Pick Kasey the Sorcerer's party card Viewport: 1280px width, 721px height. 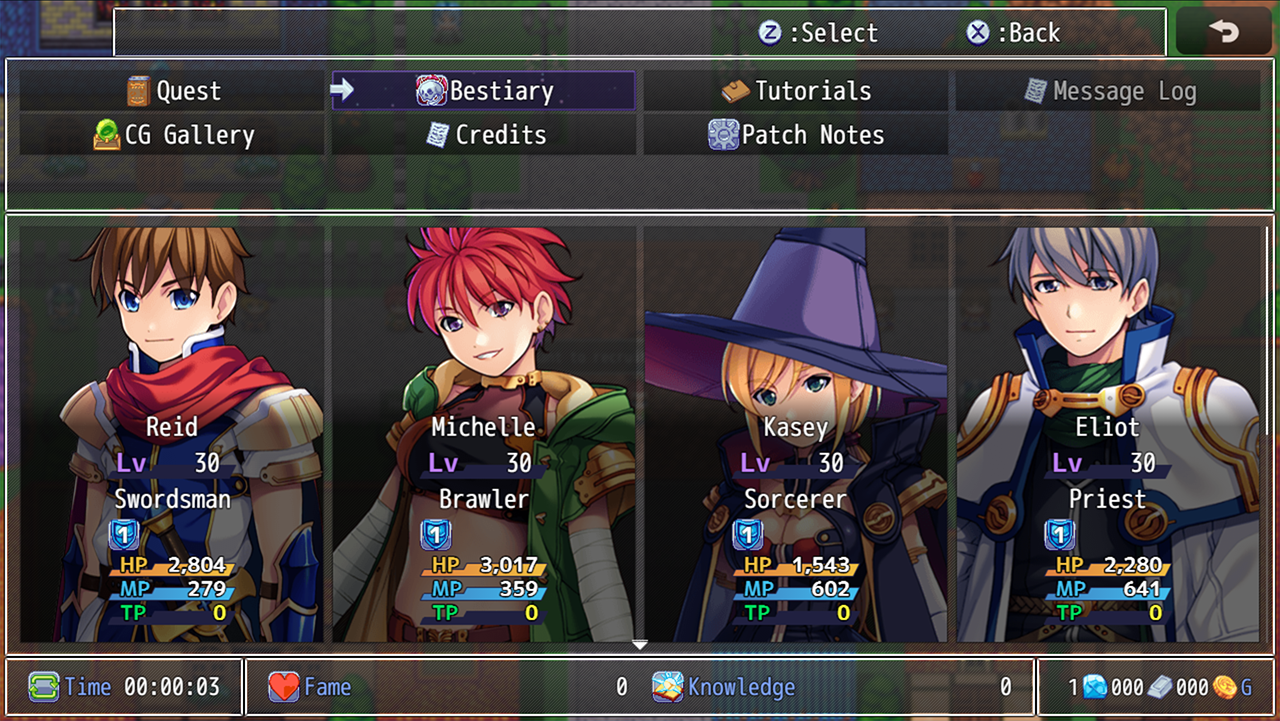[796, 433]
